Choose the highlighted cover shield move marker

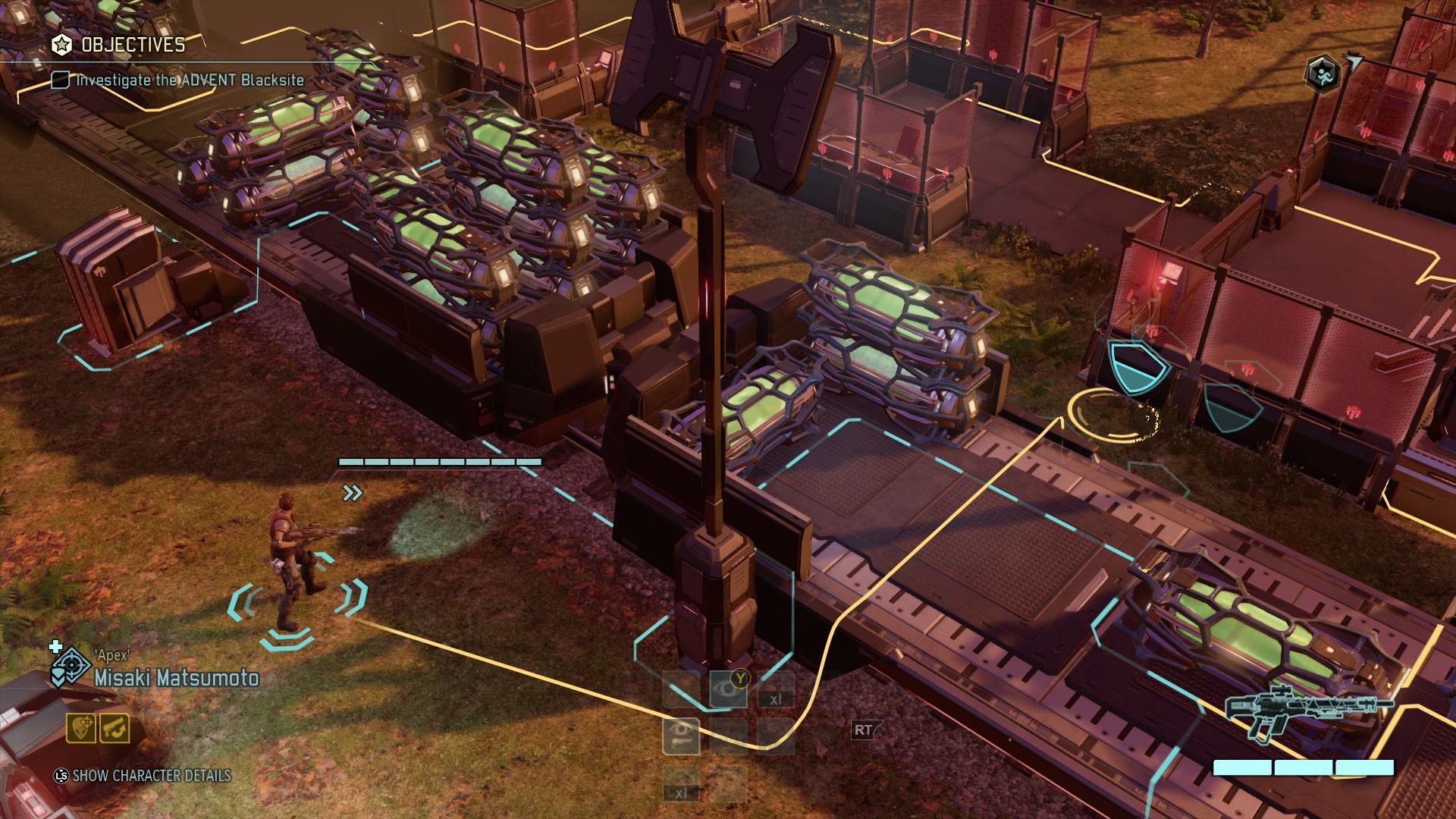[x=1138, y=369]
